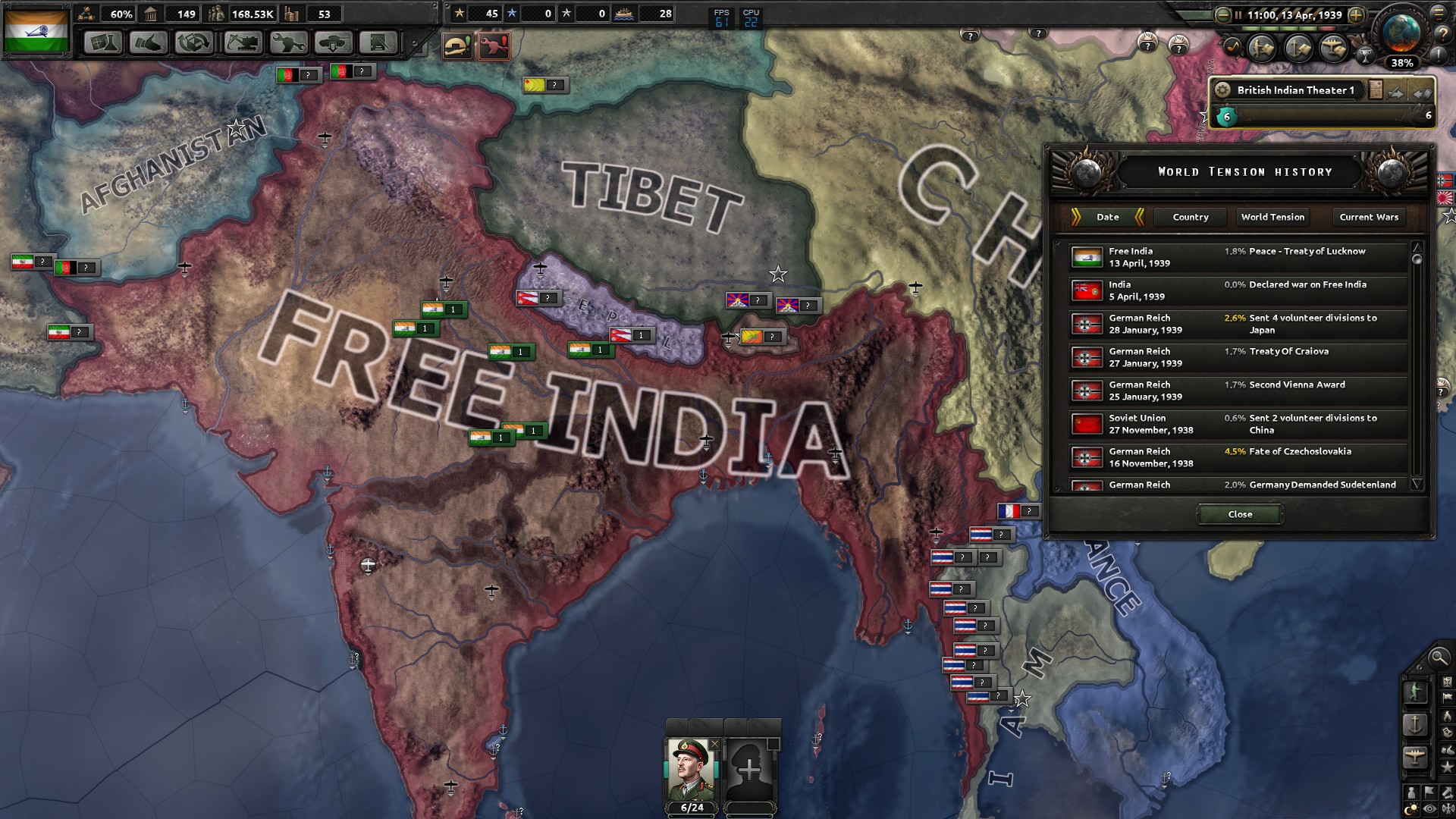Pause the game with the pause button

click(1238, 14)
